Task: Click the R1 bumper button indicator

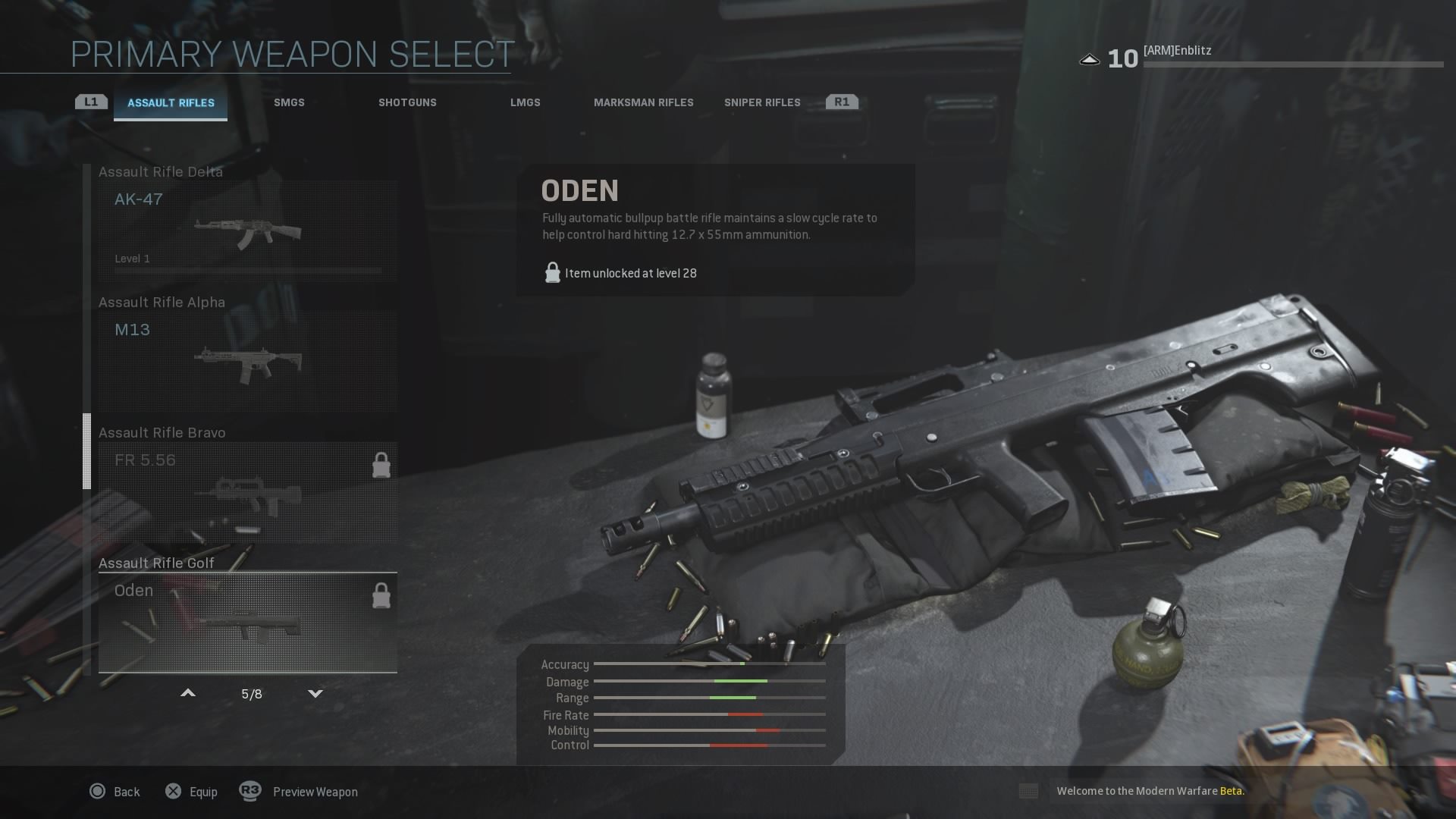Action: tap(842, 100)
